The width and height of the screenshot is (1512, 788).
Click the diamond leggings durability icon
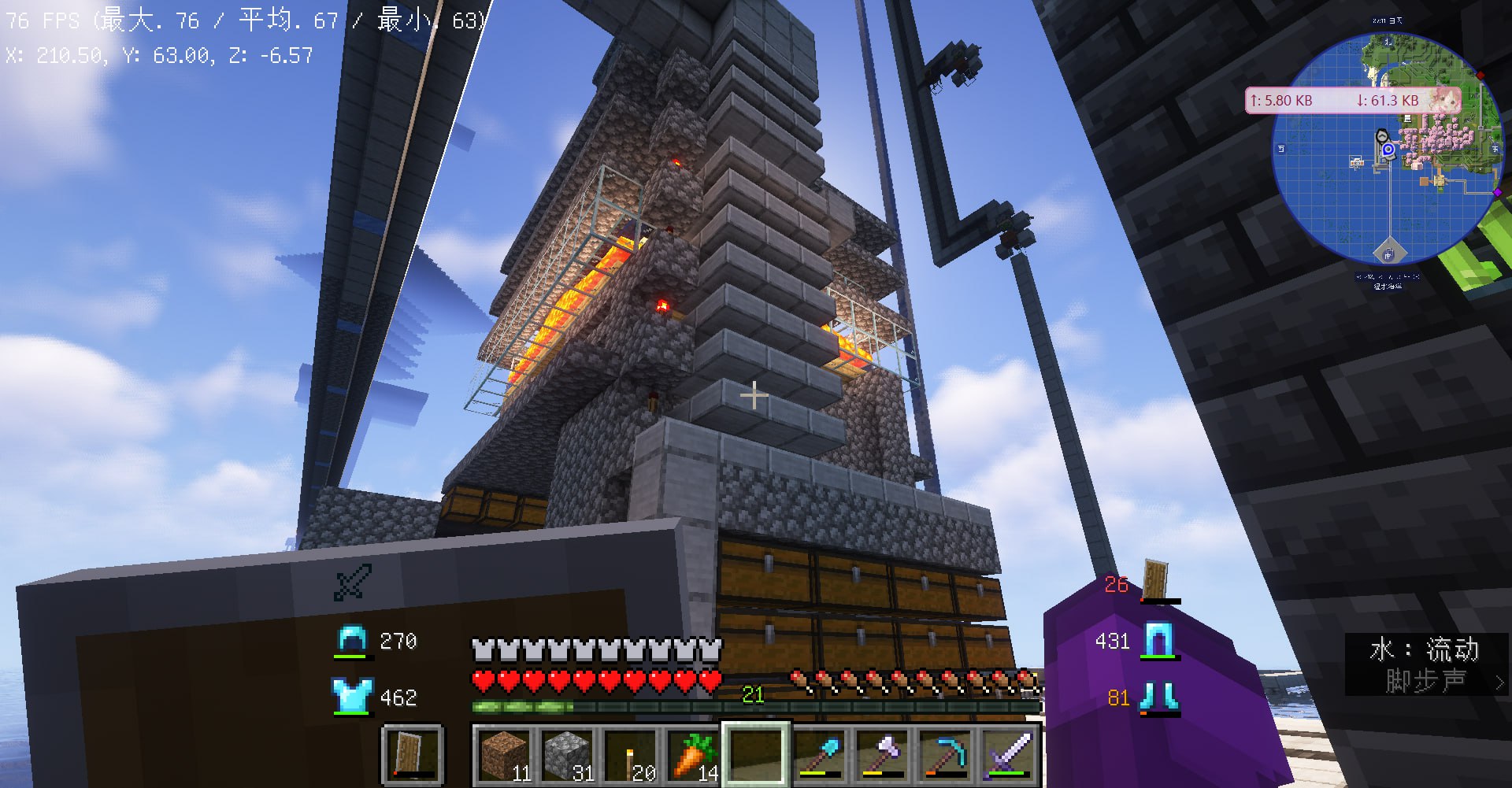pyautogui.click(x=1158, y=640)
